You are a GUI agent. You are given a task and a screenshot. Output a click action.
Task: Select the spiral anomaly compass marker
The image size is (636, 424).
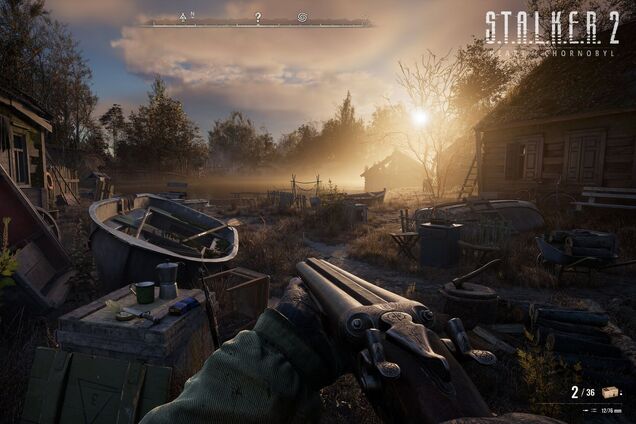pyautogui.click(x=302, y=17)
